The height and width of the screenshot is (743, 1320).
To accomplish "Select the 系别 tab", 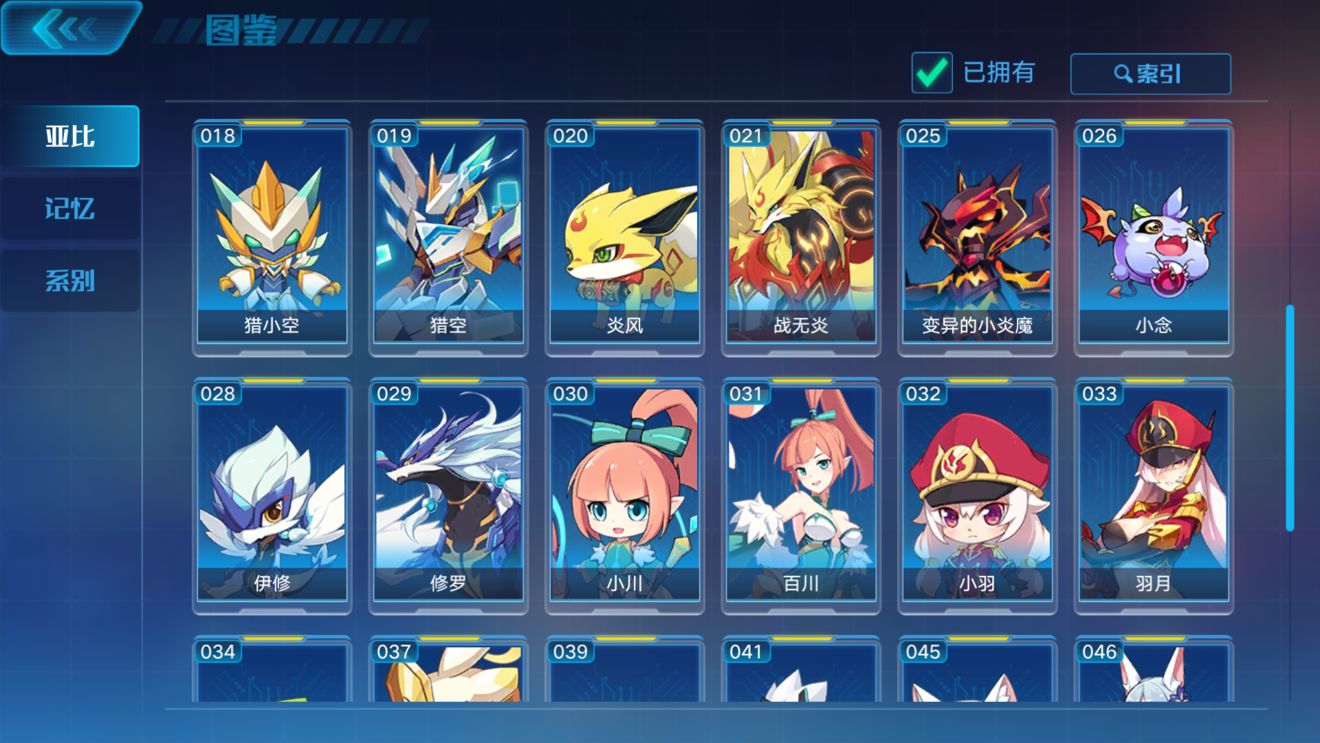I will (x=70, y=281).
